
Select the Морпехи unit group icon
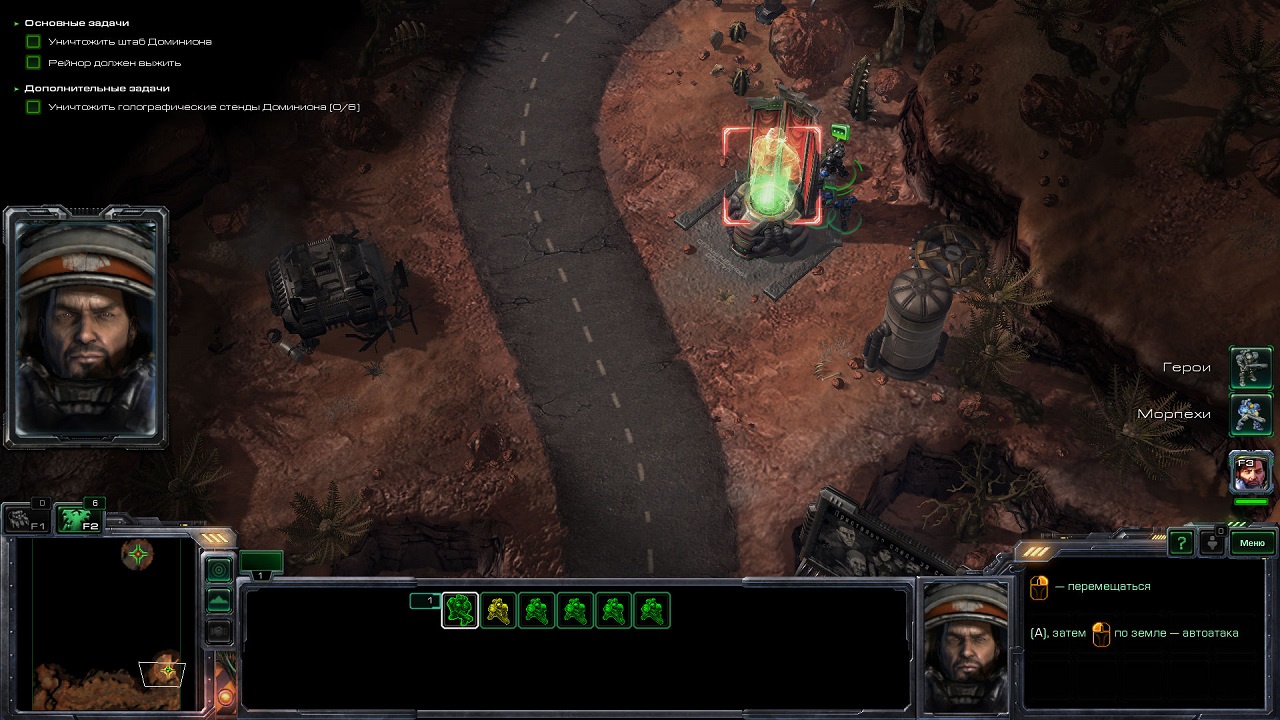click(1250, 414)
